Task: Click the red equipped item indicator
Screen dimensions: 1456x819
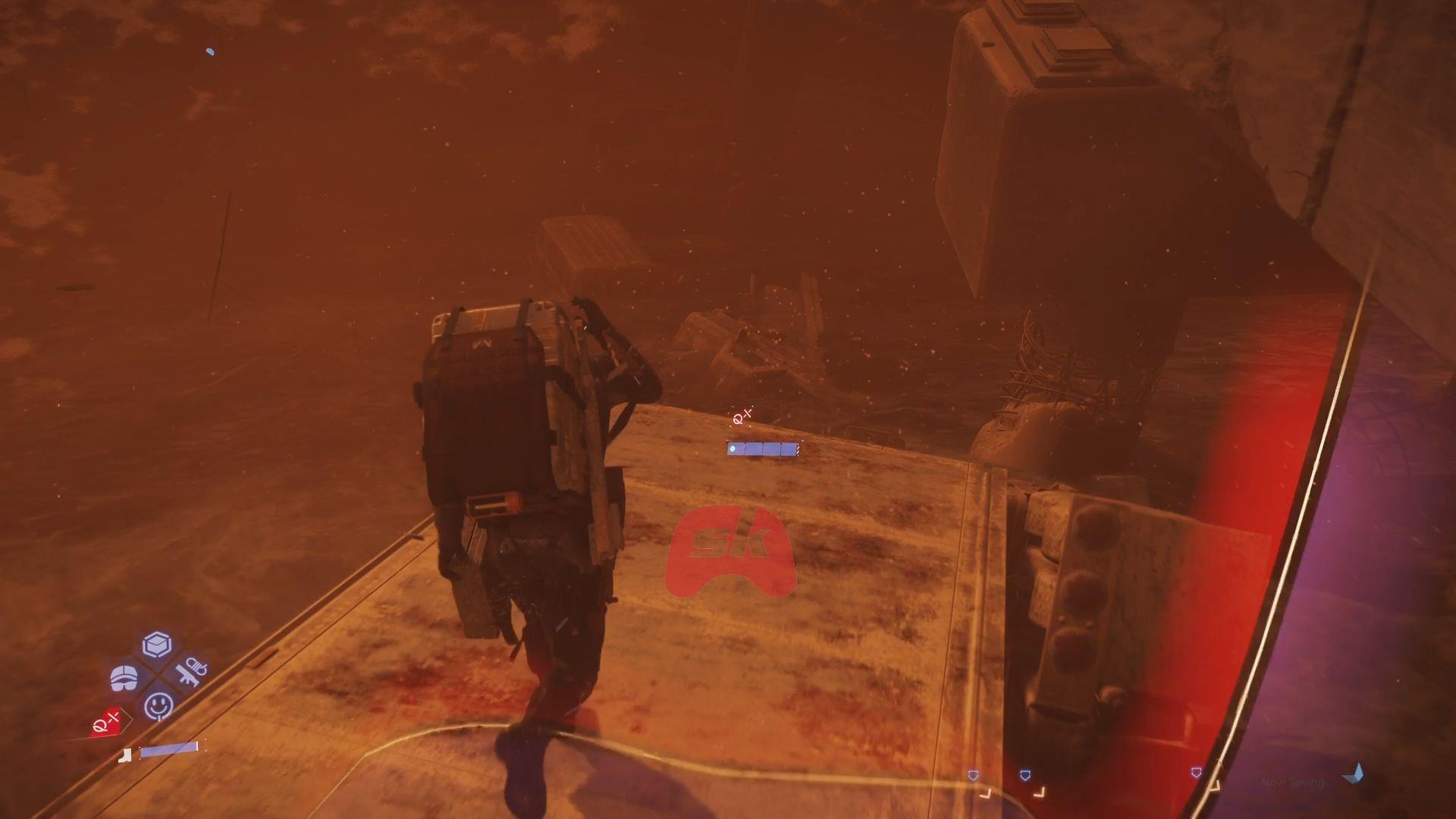Action: coord(105,722)
